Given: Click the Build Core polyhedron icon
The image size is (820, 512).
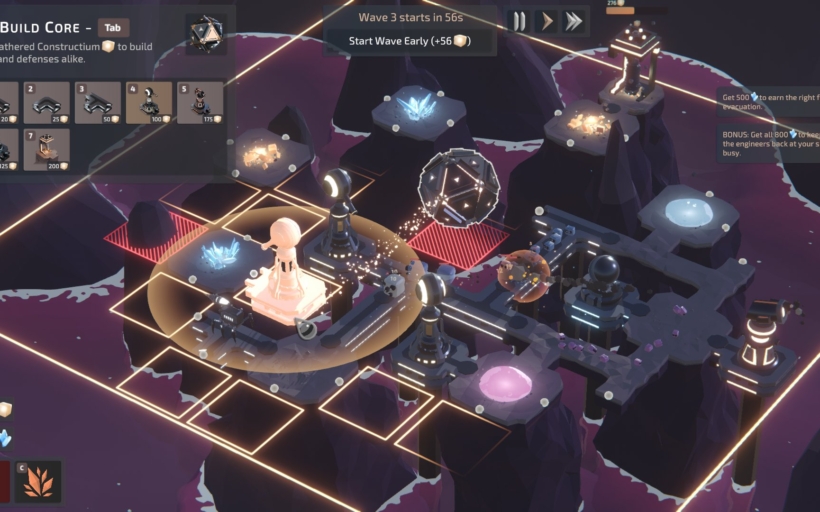Looking at the screenshot, I should click(205, 34).
